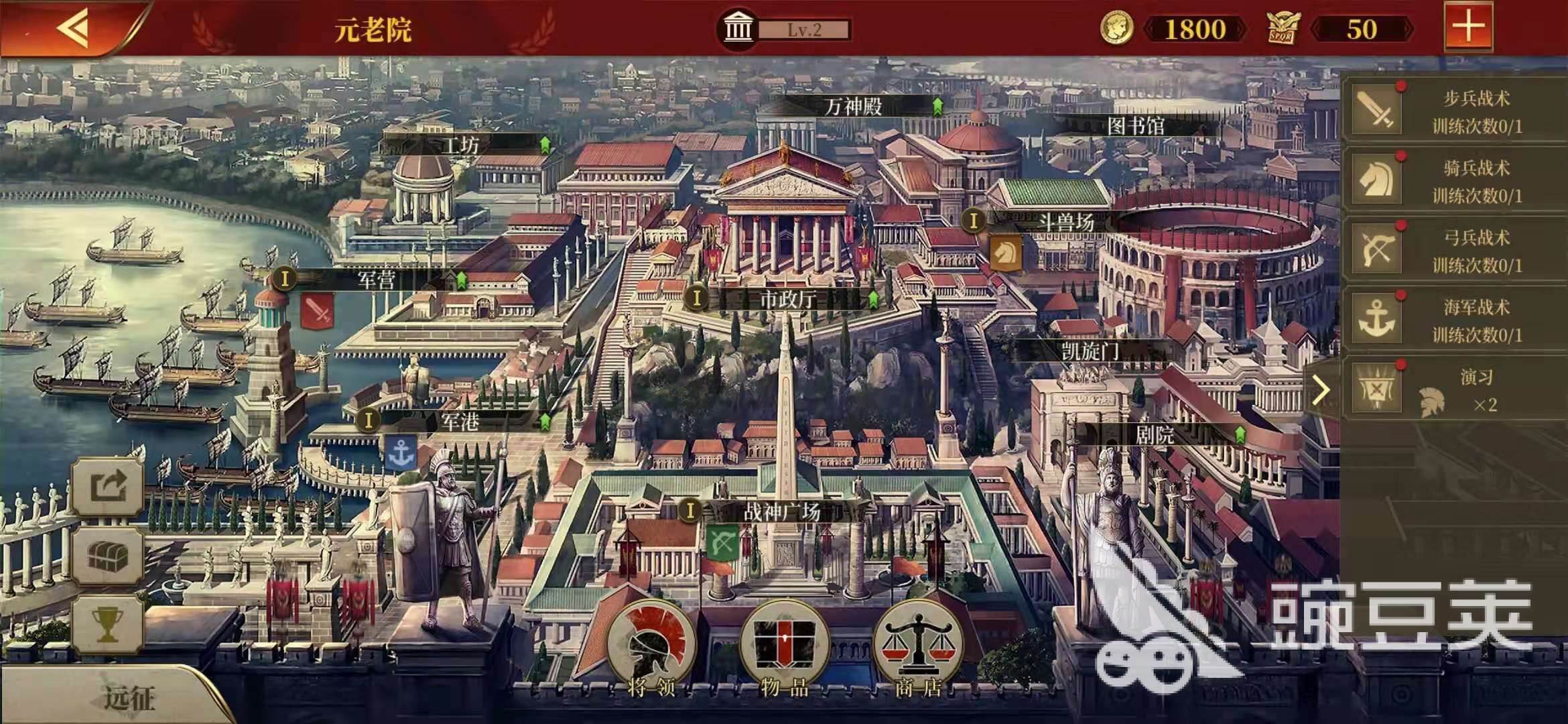1568x724 pixels.
Task: Add currency with the plus button
Action: pos(1467,27)
